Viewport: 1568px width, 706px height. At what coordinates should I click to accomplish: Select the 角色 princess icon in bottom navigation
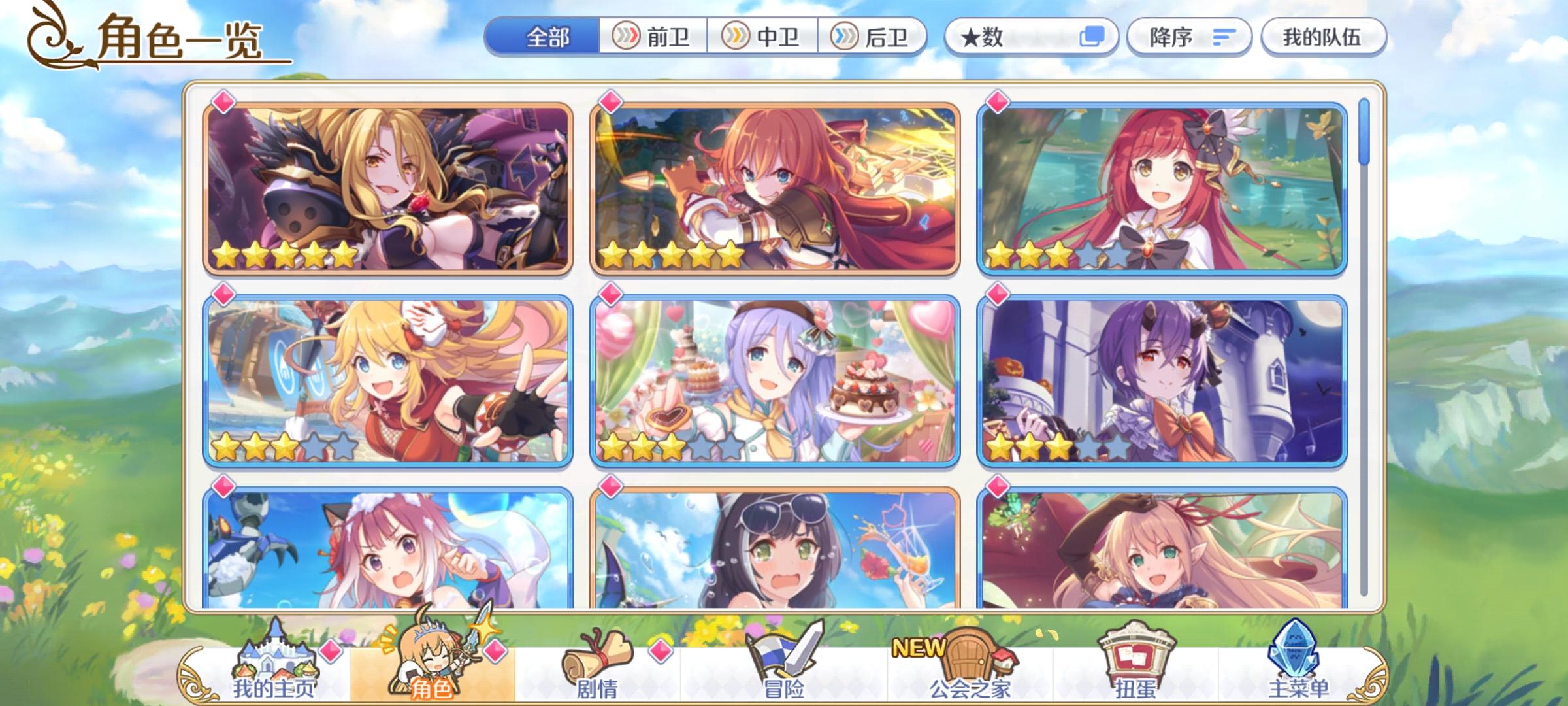(x=431, y=660)
